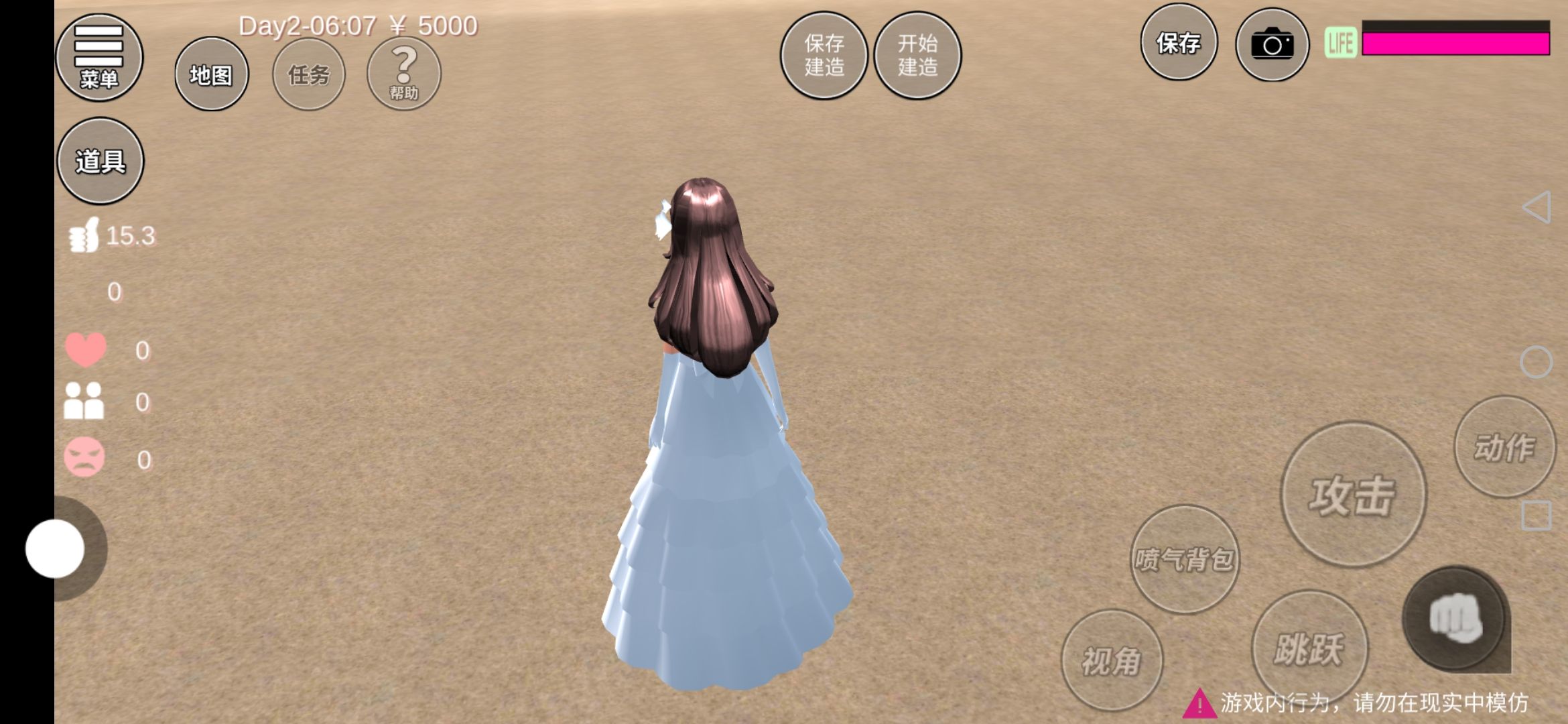Tap the white virtual joystick knob
The height and width of the screenshot is (724, 1568).
tap(55, 548)
